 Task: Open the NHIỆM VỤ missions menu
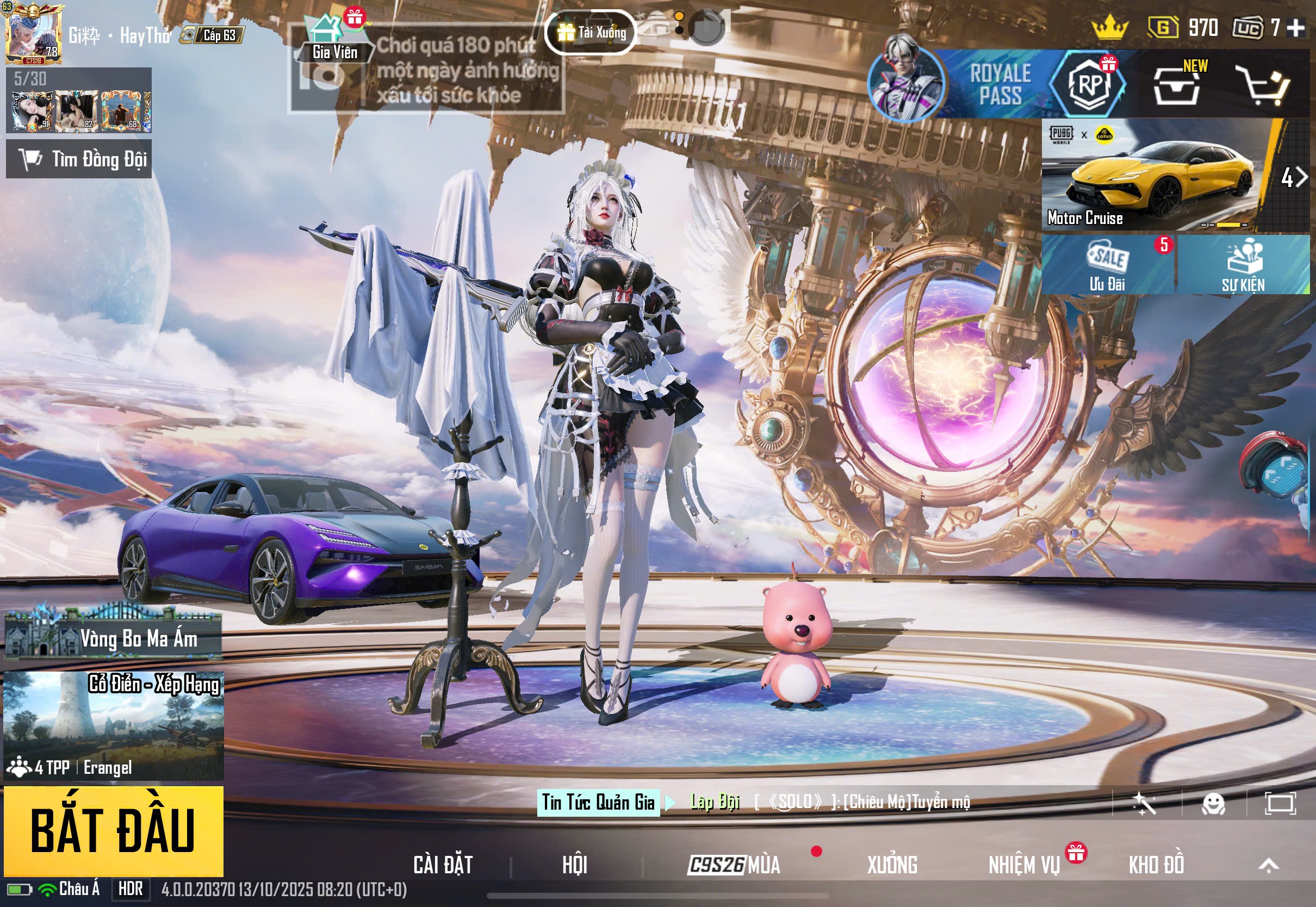[x=1024, y=865]
